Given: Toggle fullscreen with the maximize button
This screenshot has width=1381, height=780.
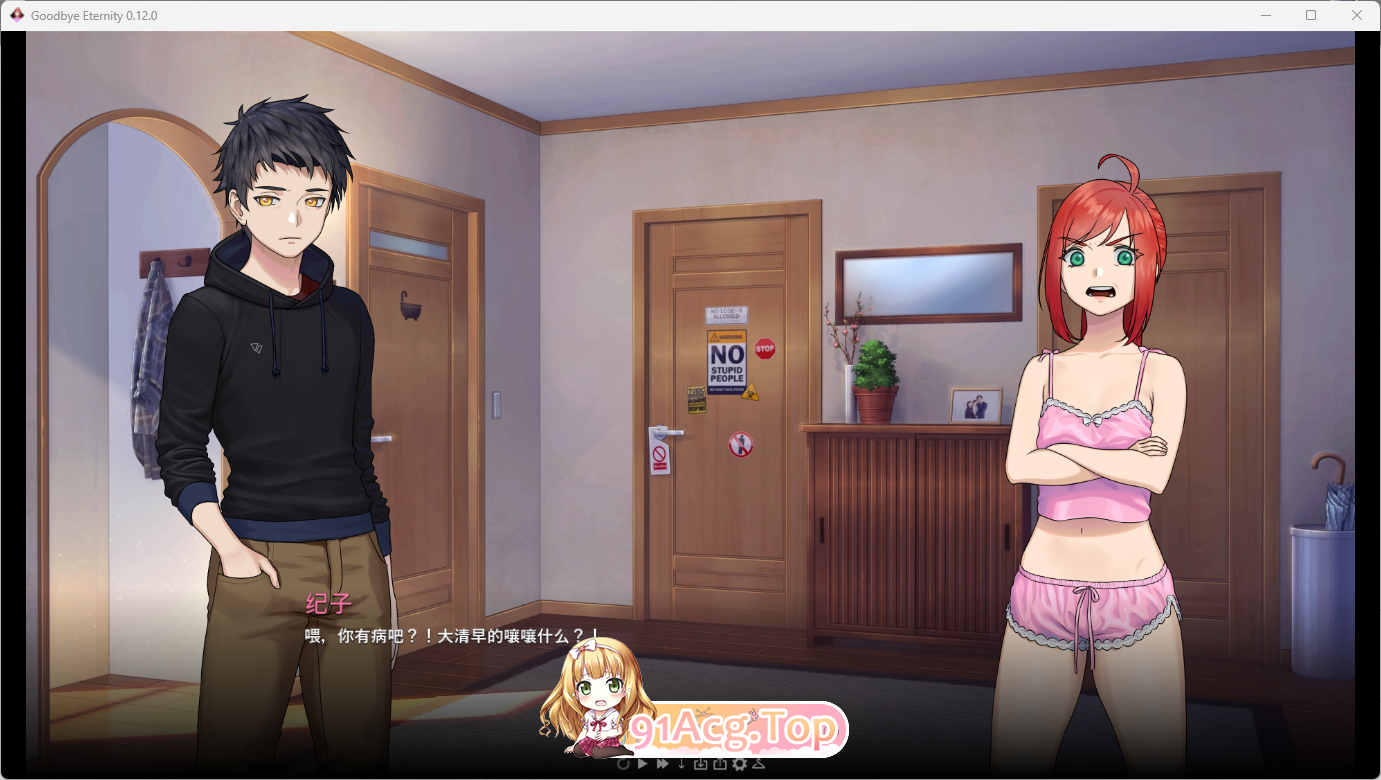Looking at the screenshot, I should coord(1310,15).
